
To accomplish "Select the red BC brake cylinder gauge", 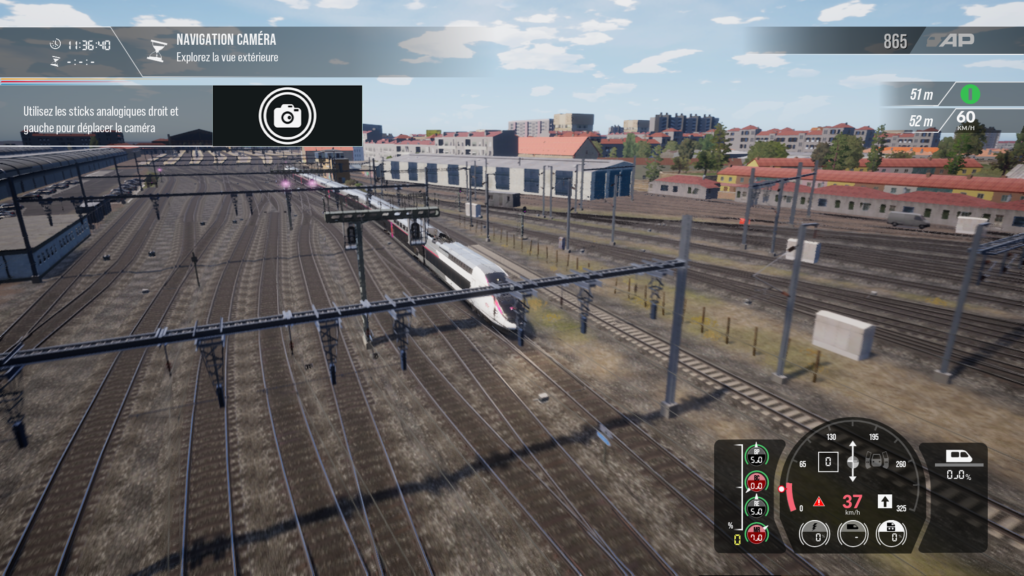I will coord(755,480).
